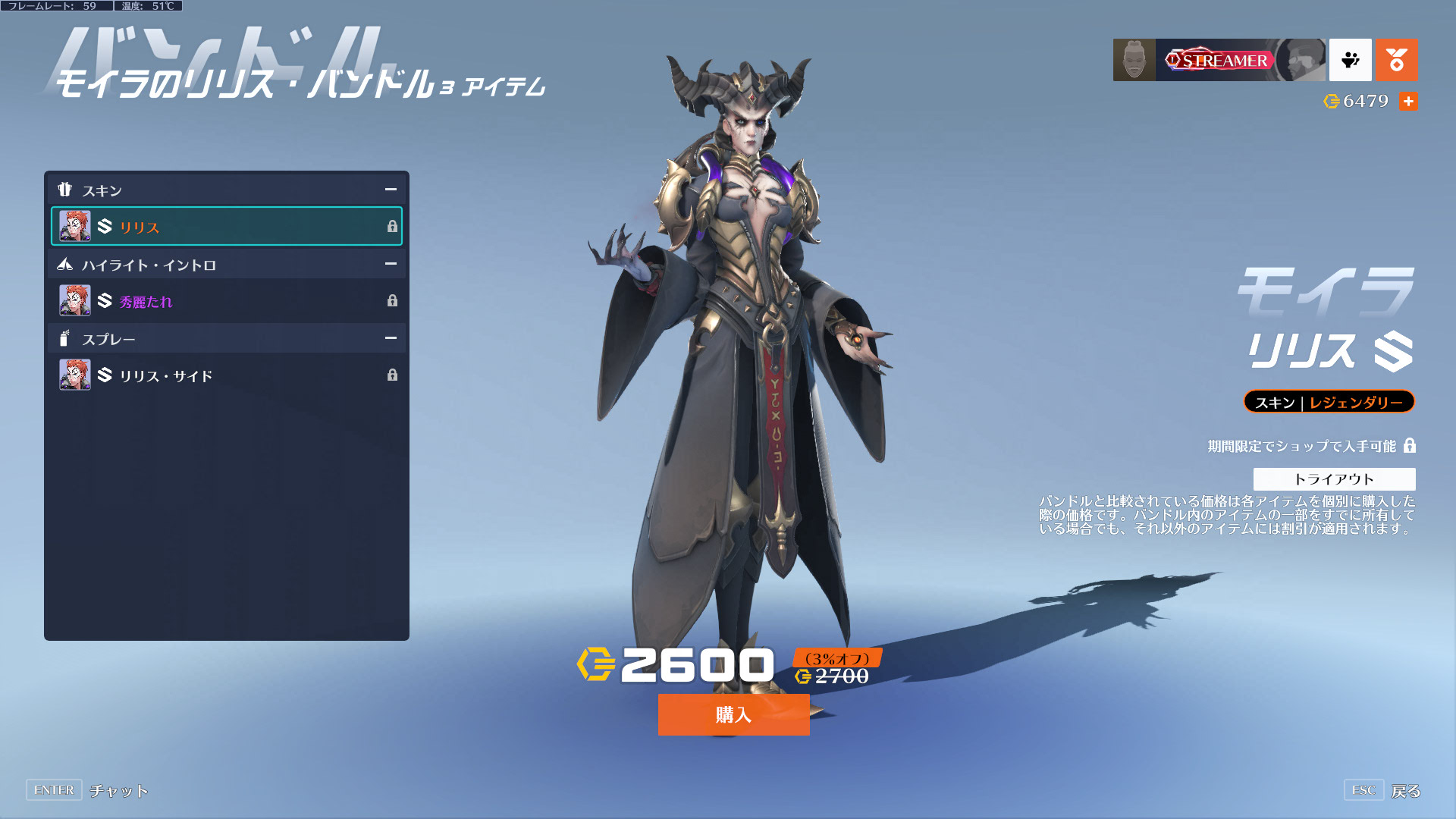Select the リリス skin row

[x=226, y=226]
